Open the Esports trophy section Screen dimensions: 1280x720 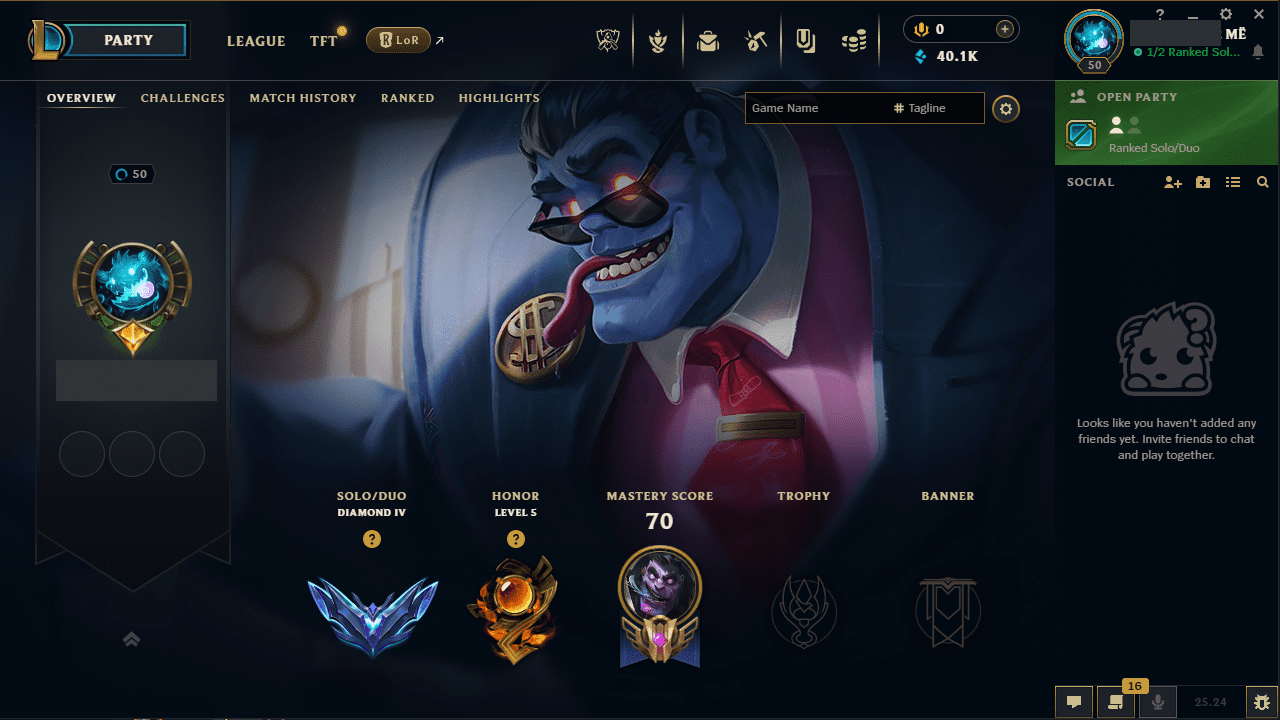(608, 41)
